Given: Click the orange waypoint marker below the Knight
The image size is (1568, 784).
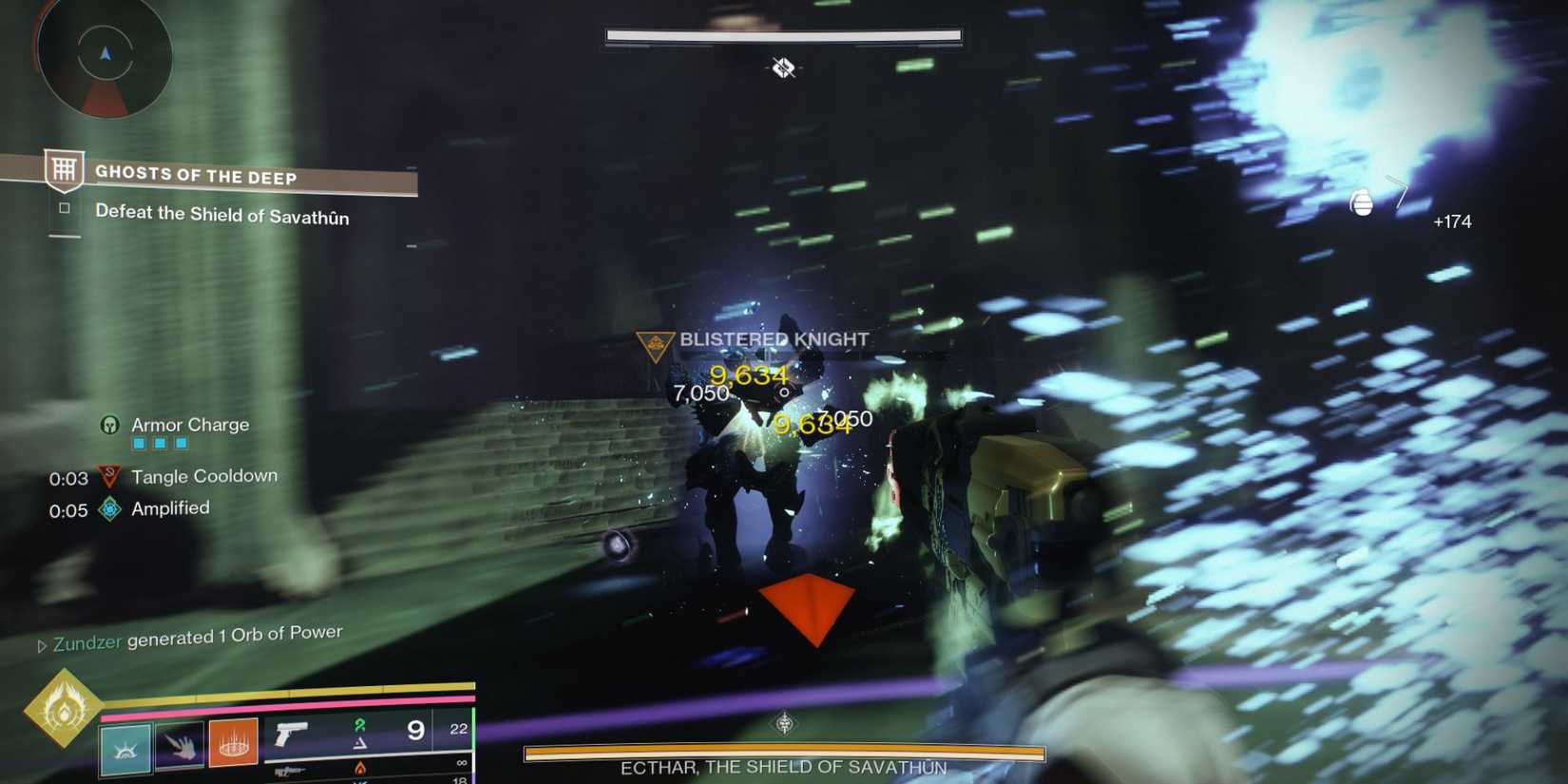Looking at the screenshot, I should point(810,604).
